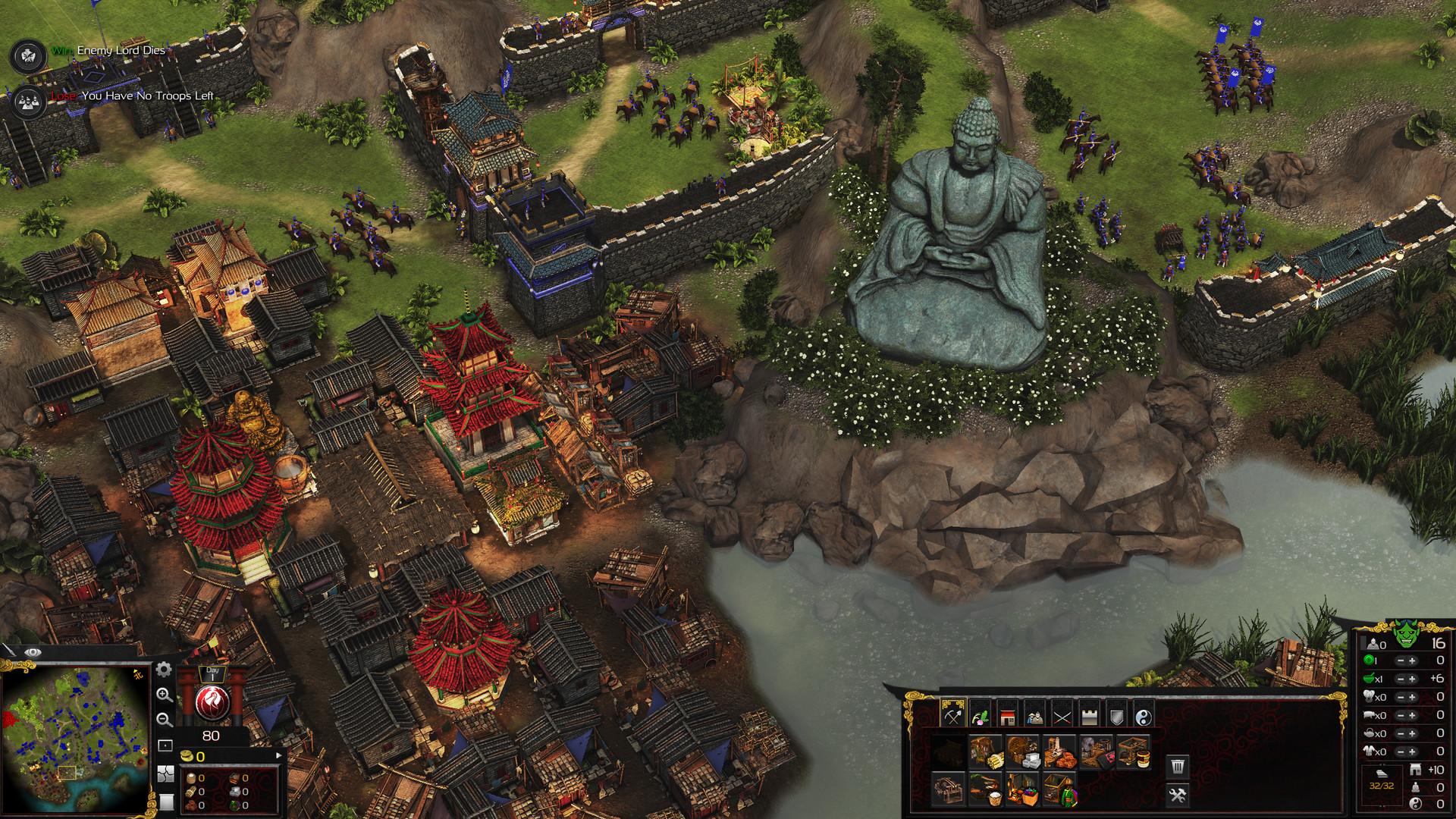Switch to the civil buildings tab (house icon)
Screen dimensions: 1456x819
[1008, 717]
